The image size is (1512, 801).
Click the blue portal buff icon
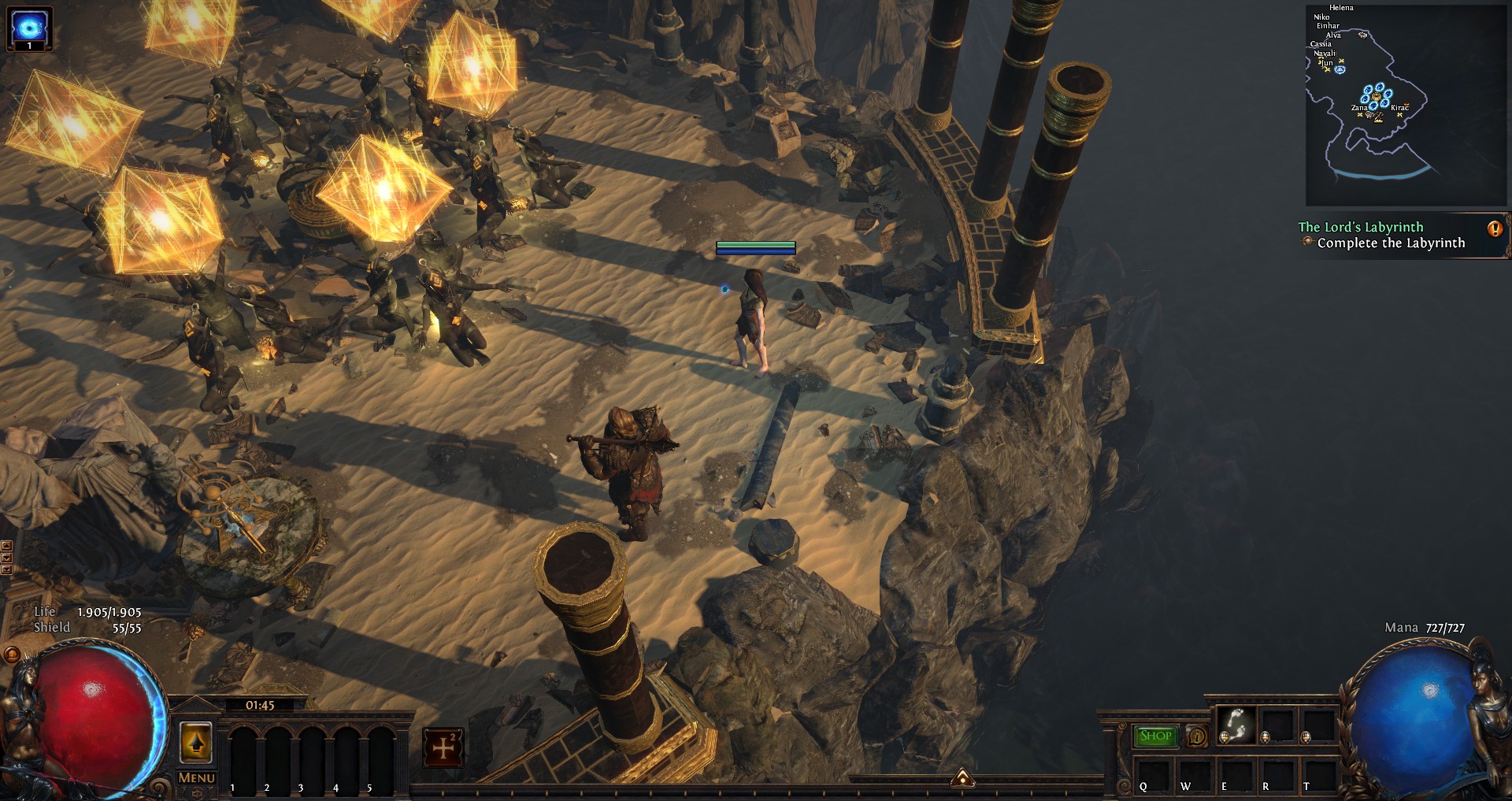29,28
